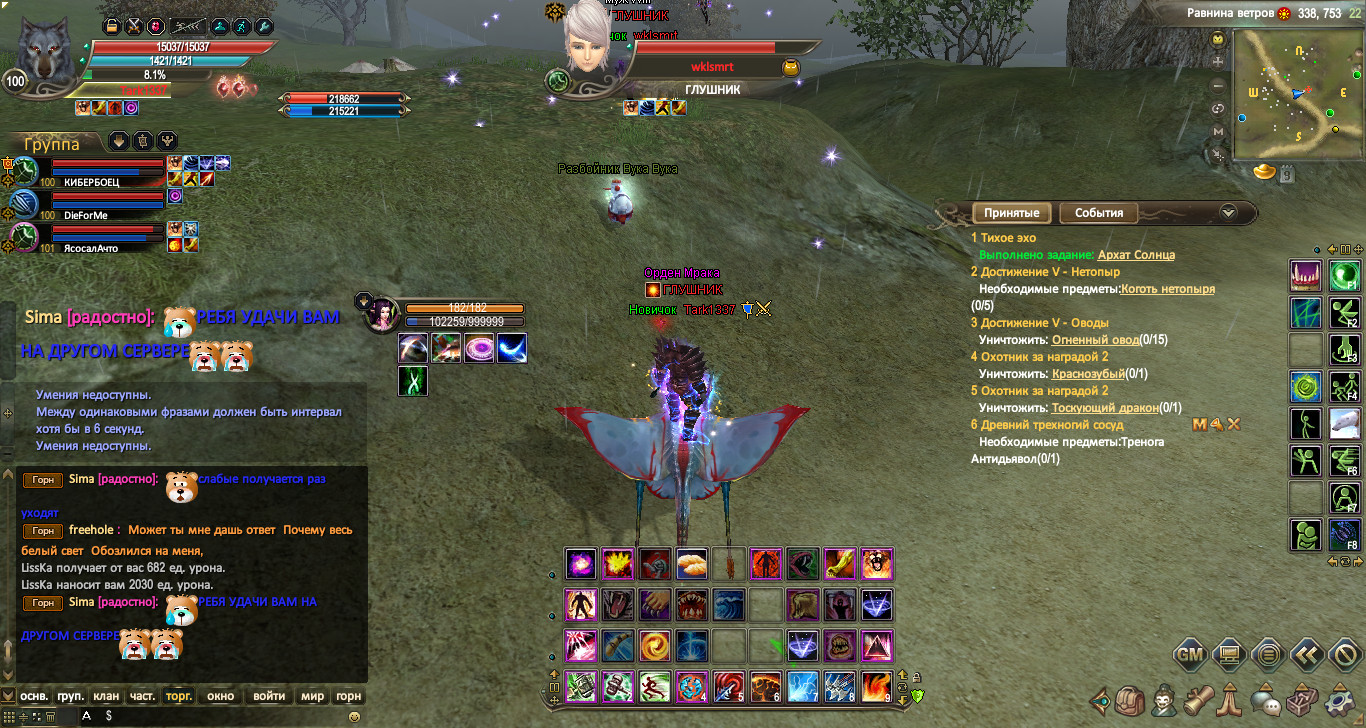Screen dimensions: 1366x728
Task: Open the quest scroll icon
Action: tap(1198, 699)
